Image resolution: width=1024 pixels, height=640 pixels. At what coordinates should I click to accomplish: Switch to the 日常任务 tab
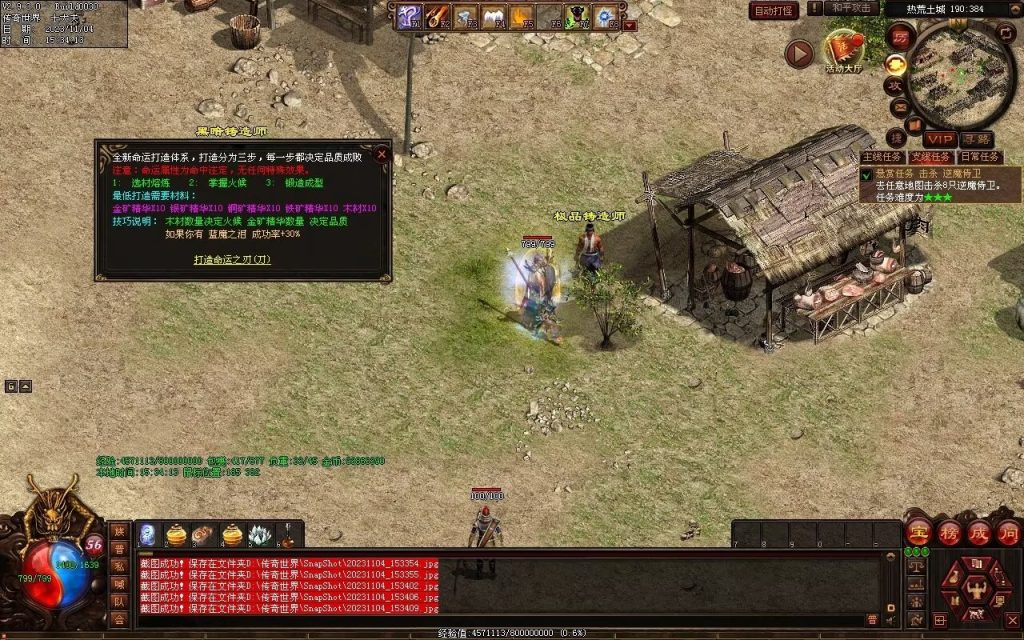[979, 157]
